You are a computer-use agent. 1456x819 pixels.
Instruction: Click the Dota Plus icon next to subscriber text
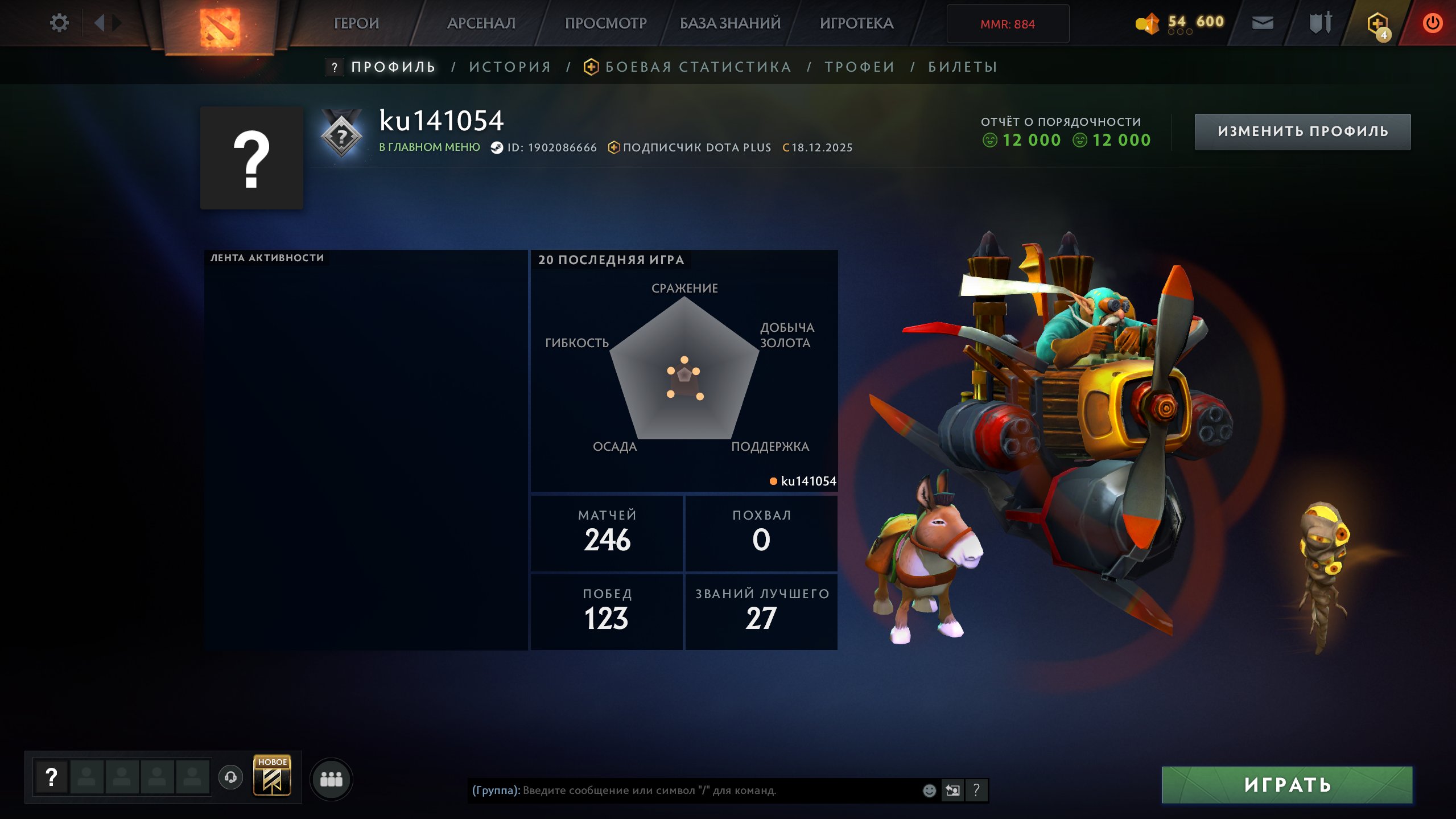click(613, 146)
